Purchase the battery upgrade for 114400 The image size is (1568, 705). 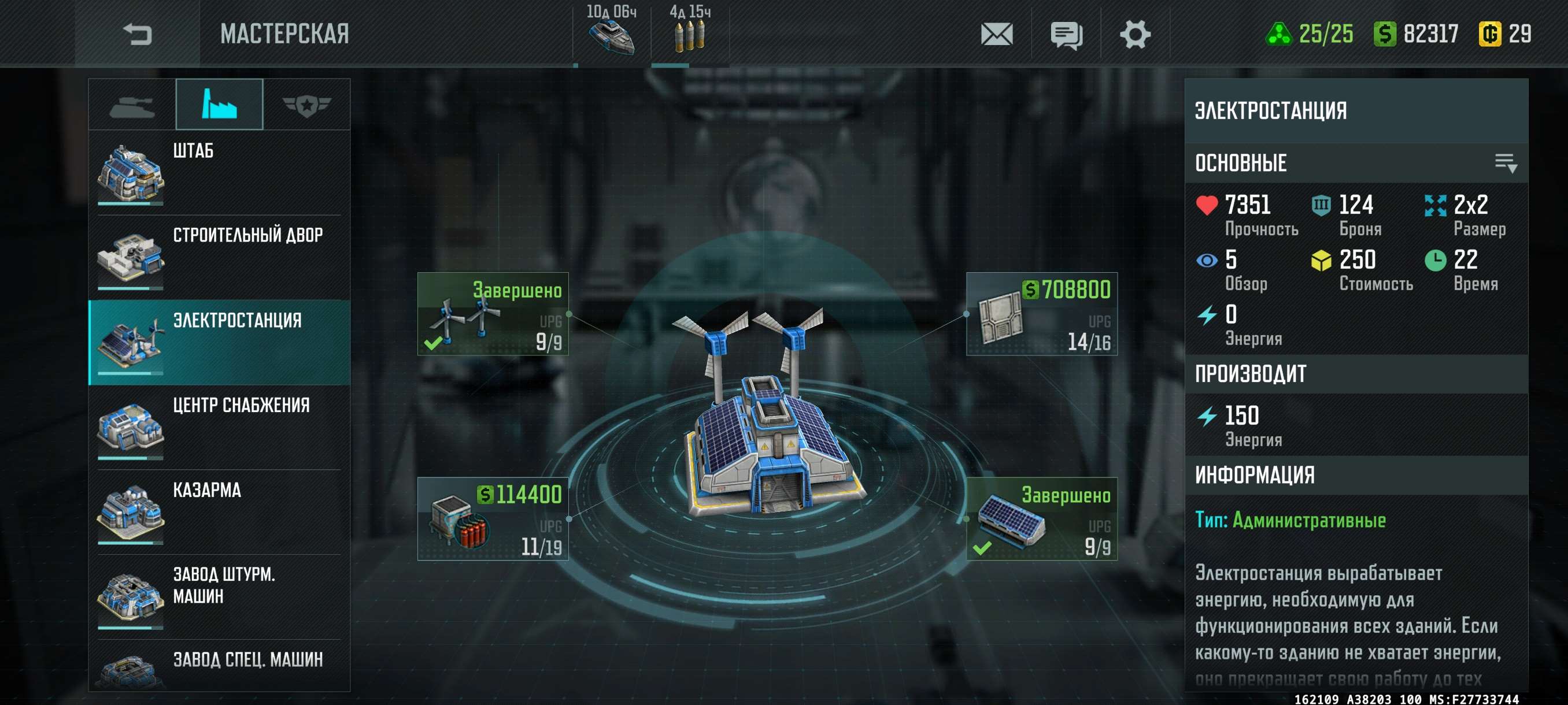(x=493, y=519)
